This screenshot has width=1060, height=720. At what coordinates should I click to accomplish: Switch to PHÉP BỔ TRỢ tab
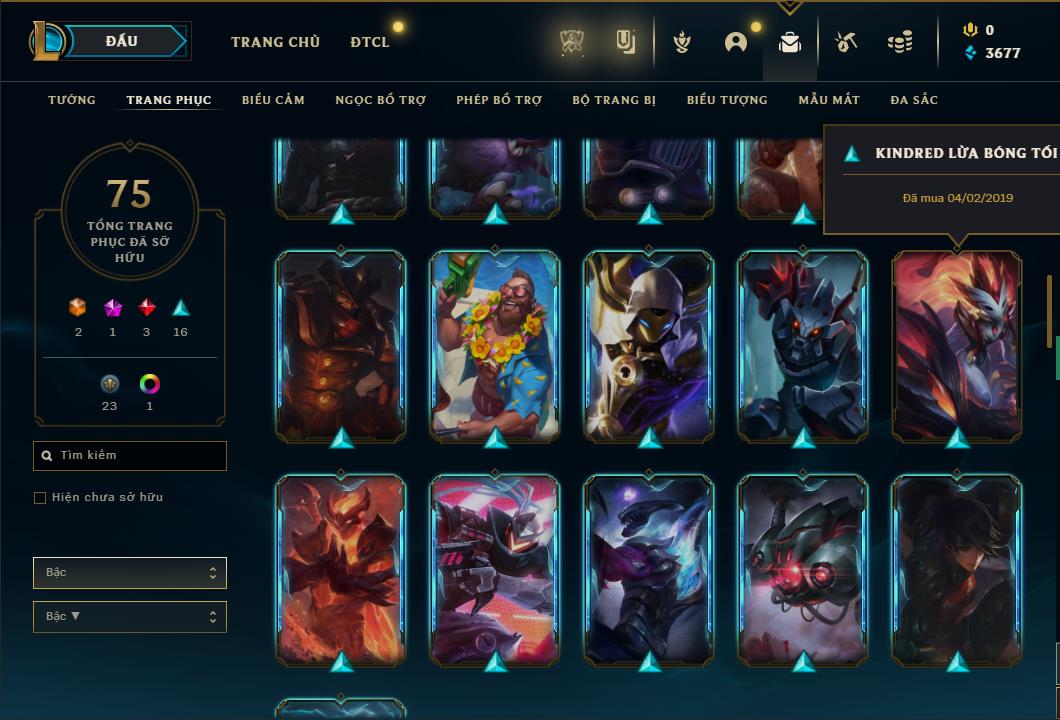[499, 100]
